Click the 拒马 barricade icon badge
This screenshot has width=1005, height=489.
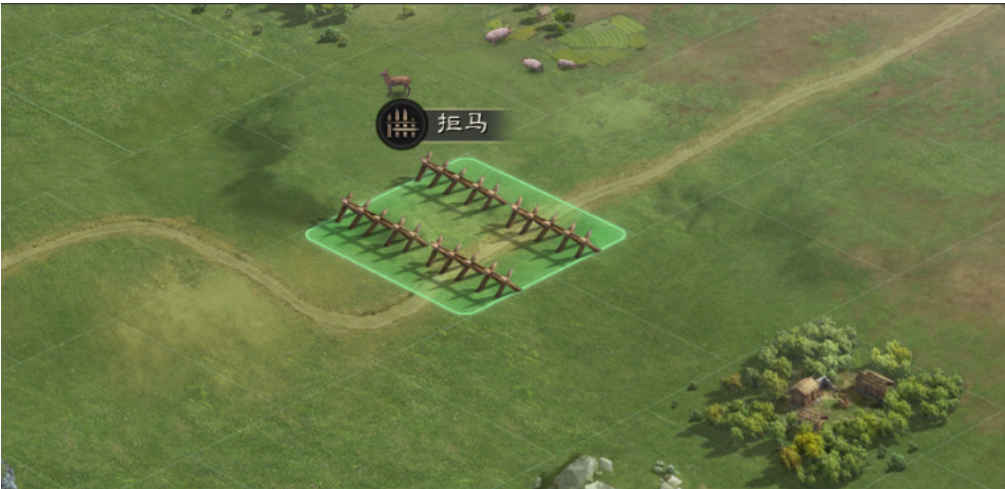[x=401, y=125]
